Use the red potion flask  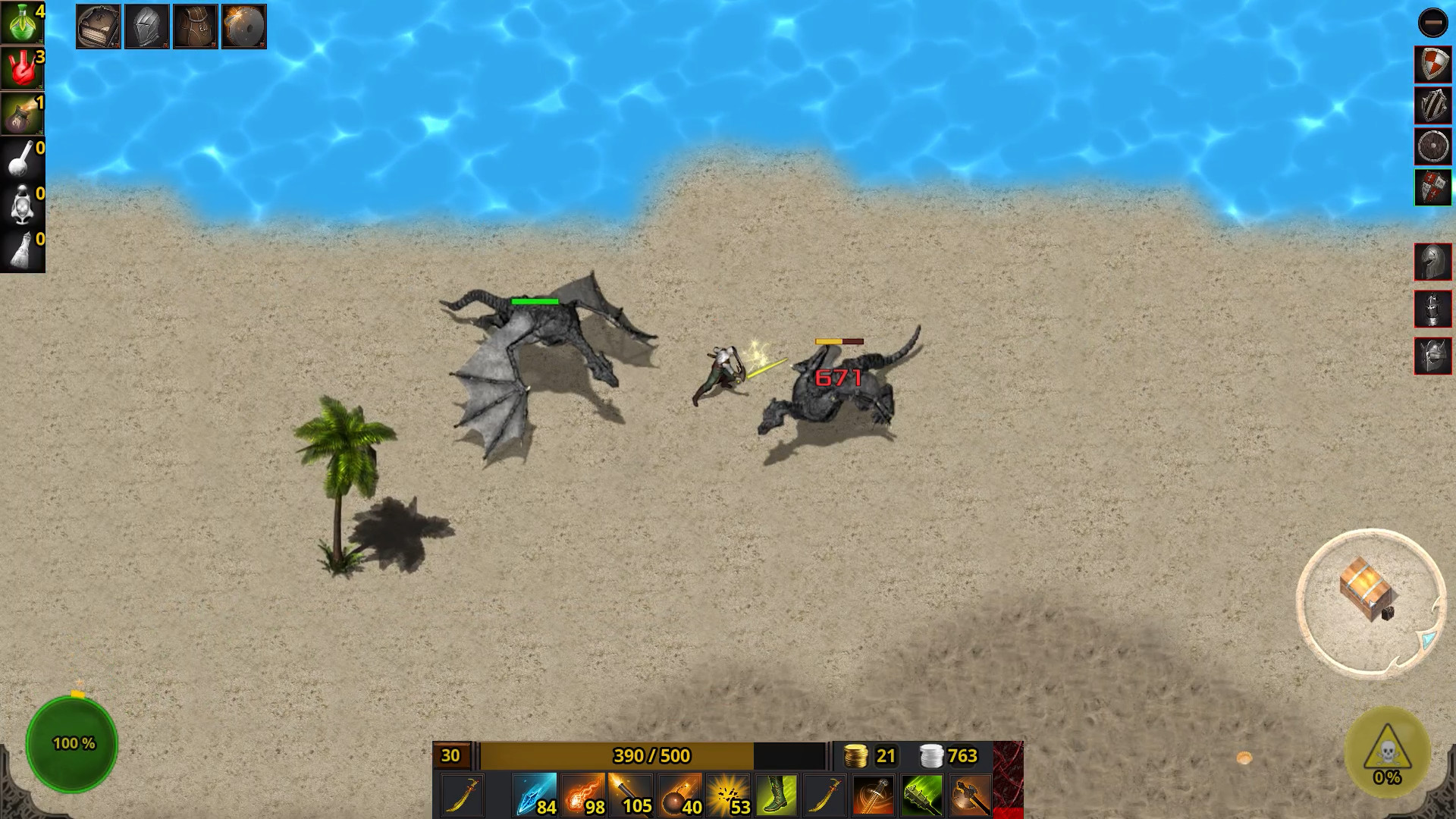(x=22, y=68)
